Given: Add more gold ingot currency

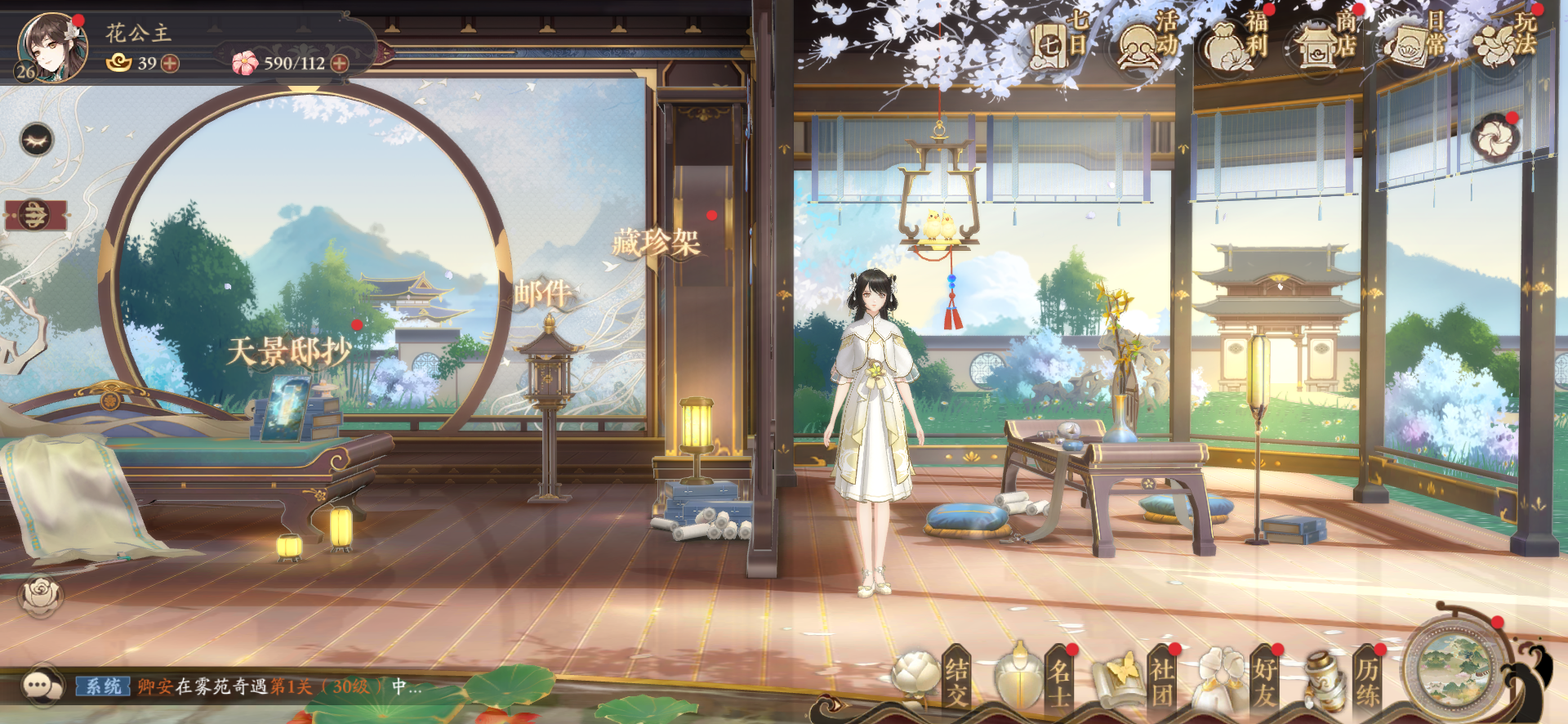Looking at the screenshot, I should click(170, 64).
